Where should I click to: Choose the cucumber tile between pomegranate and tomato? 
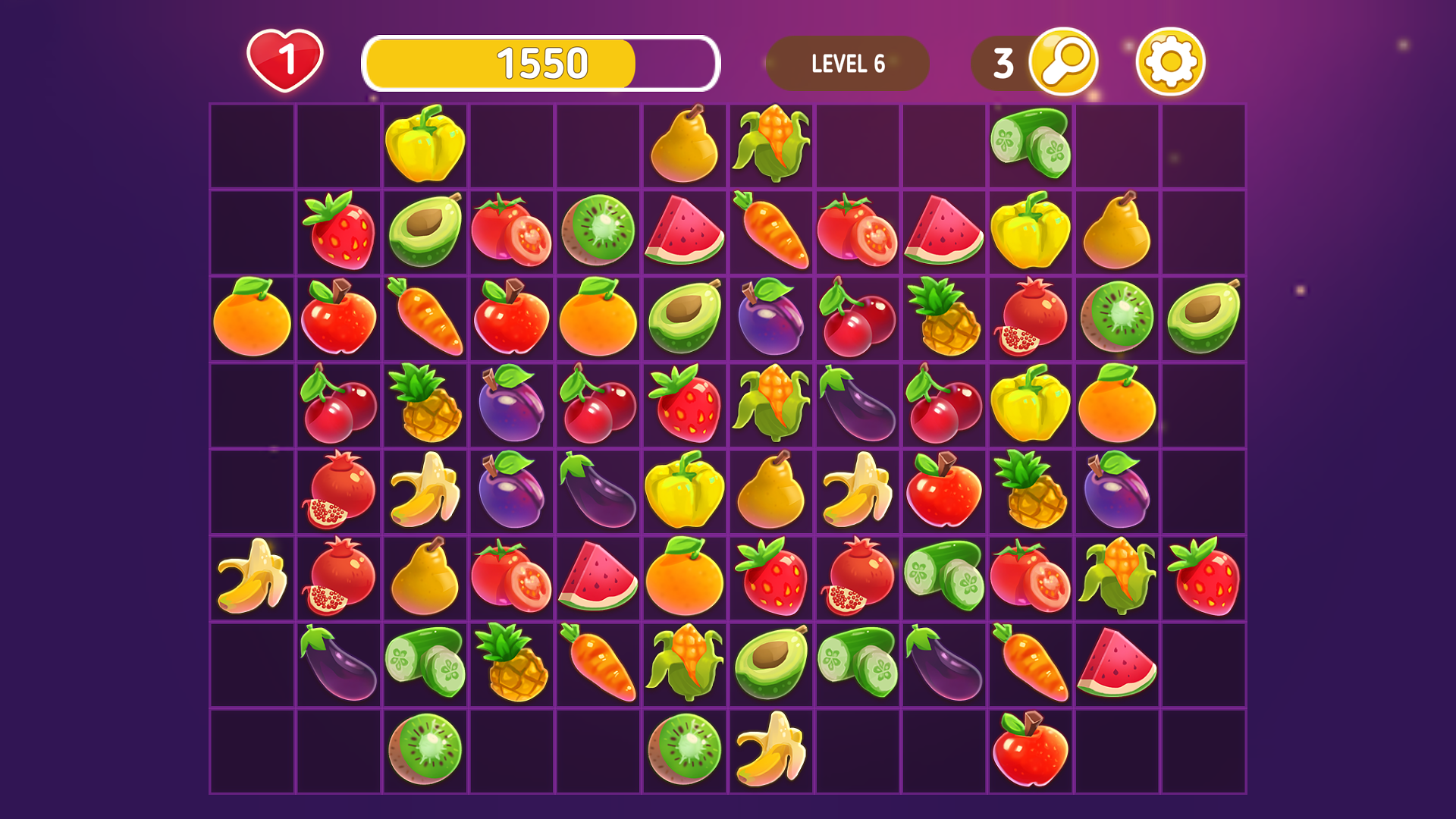tap(944, 576)
